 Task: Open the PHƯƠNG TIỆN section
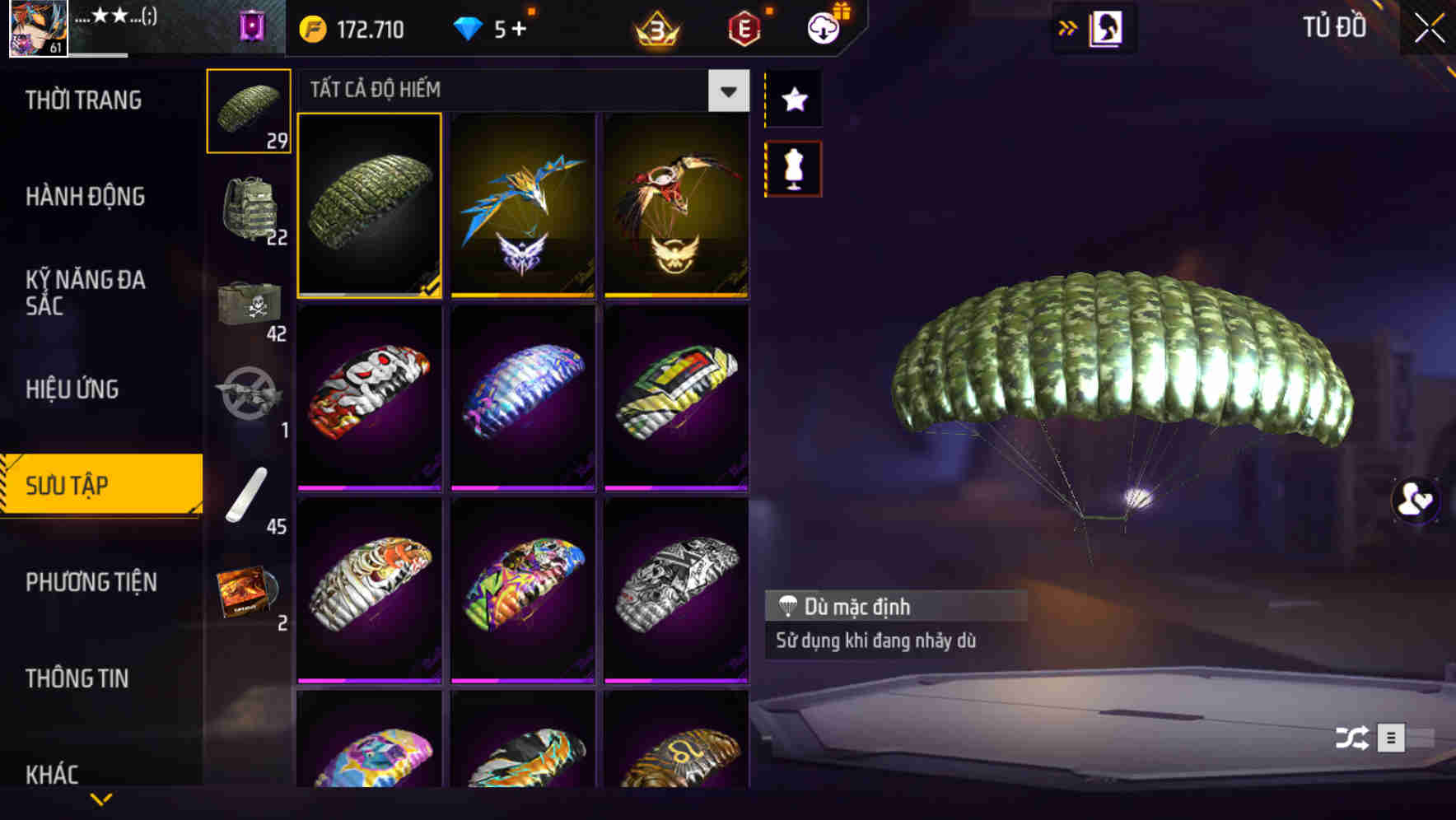pos(91,582)
